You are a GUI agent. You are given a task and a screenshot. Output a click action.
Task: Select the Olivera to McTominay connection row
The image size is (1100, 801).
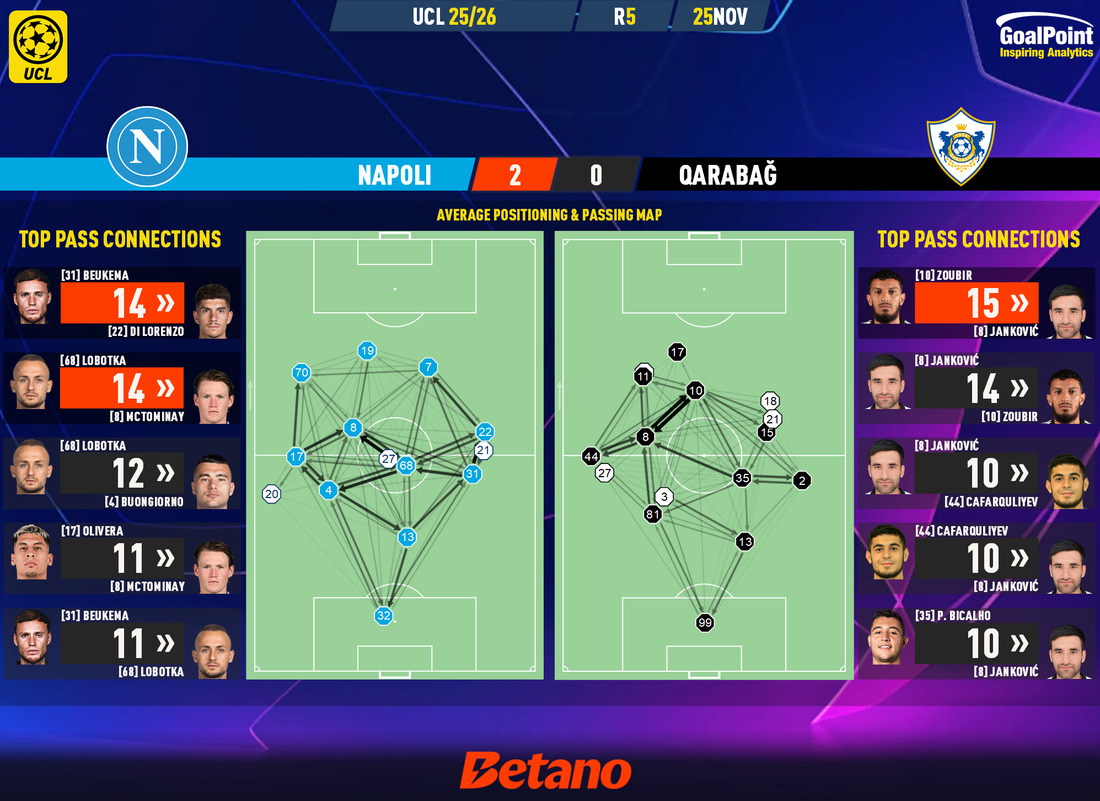(123, 558)
